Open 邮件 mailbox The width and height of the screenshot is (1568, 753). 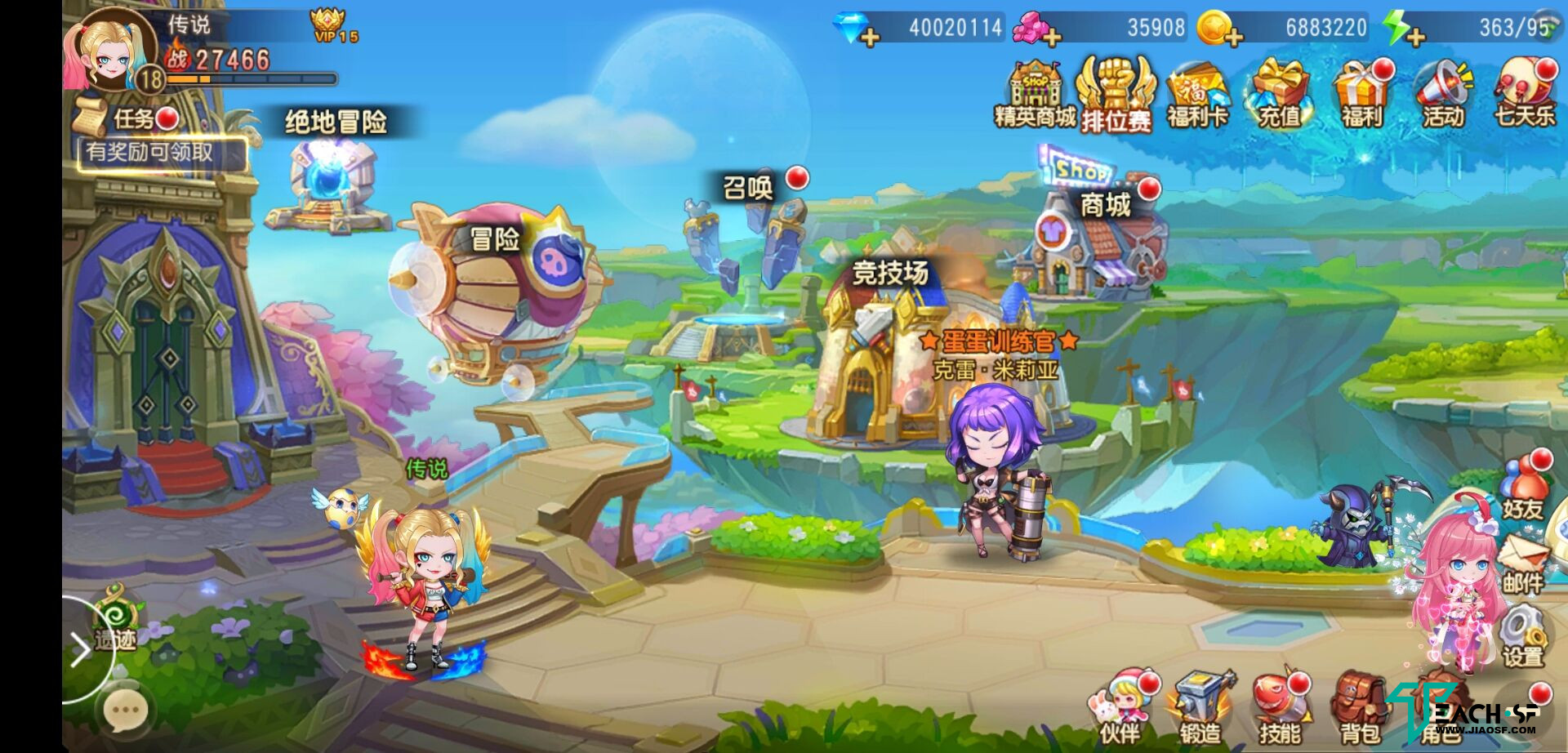[x=1522, y=564]
